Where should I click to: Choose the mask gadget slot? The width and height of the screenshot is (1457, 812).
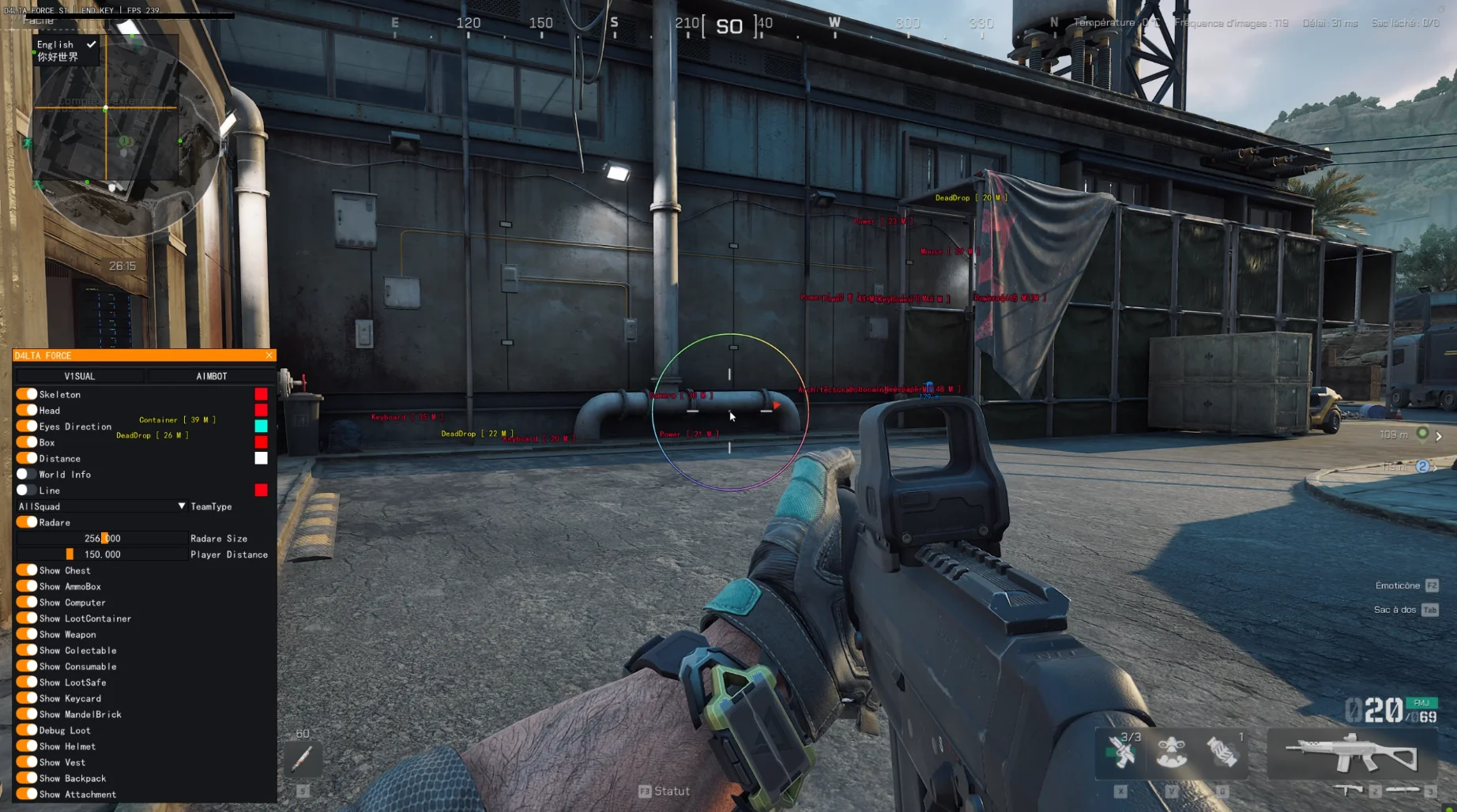(x=1172, y=751)
